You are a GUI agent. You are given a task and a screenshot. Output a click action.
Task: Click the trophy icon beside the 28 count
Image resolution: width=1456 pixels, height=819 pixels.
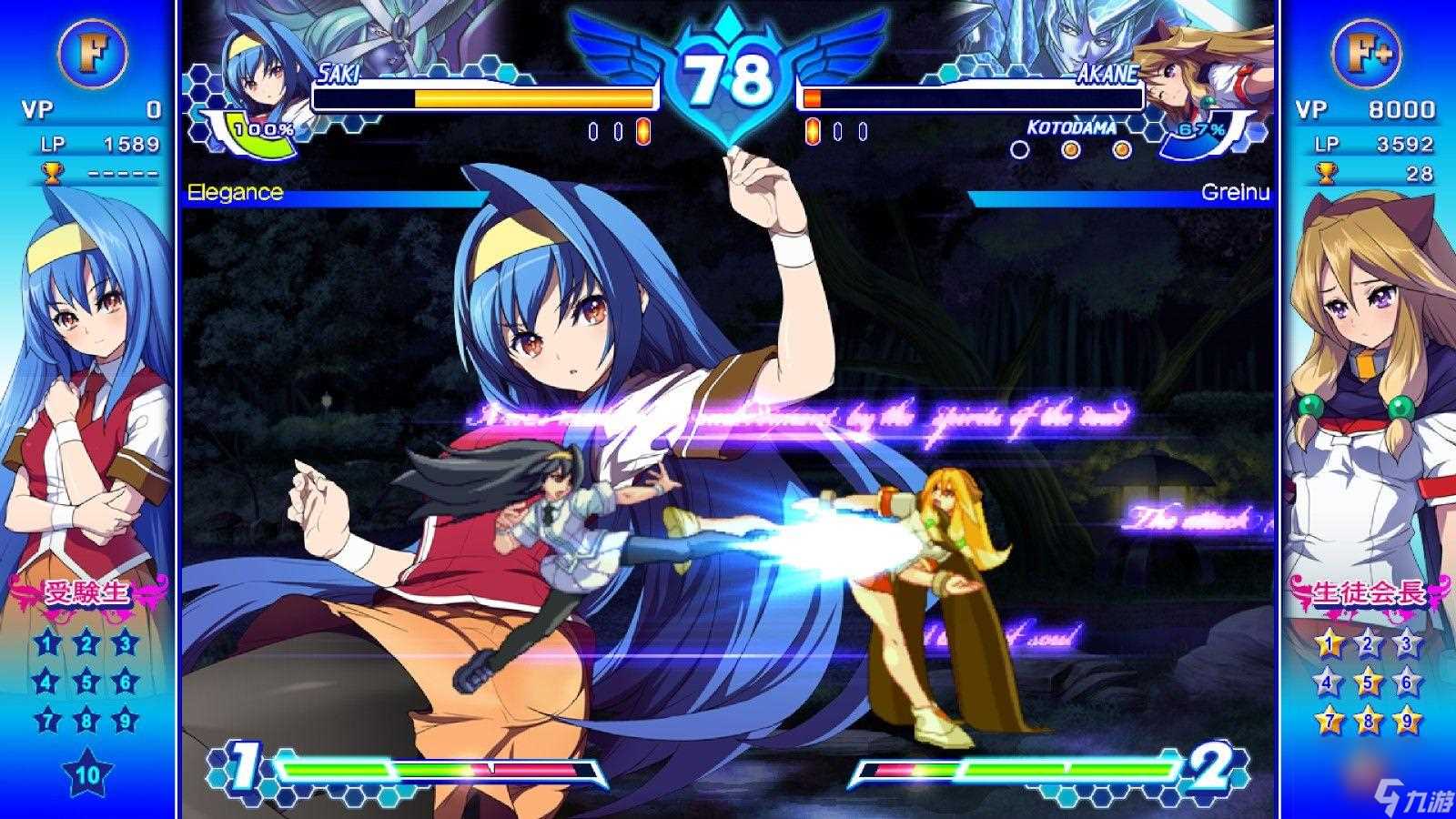point(1327,172)
